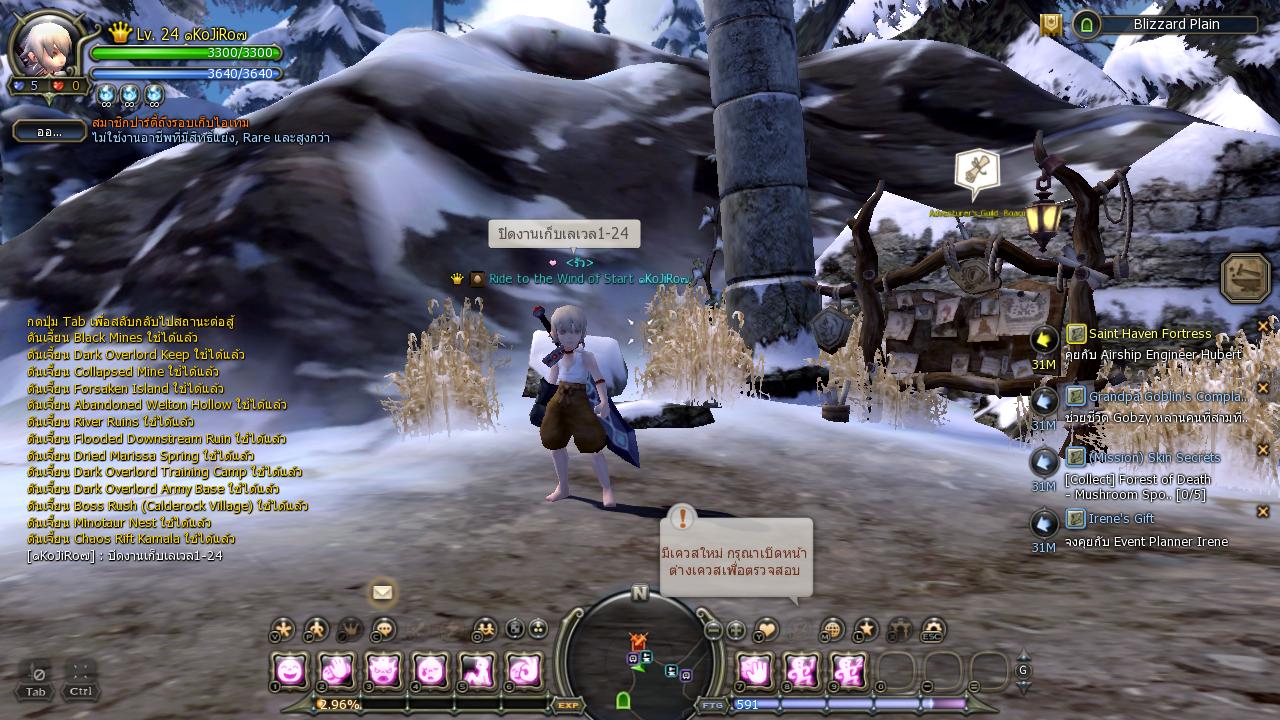1280x720 pixels.
Task: Open the mail envelope notification
Action: point(382,592)
